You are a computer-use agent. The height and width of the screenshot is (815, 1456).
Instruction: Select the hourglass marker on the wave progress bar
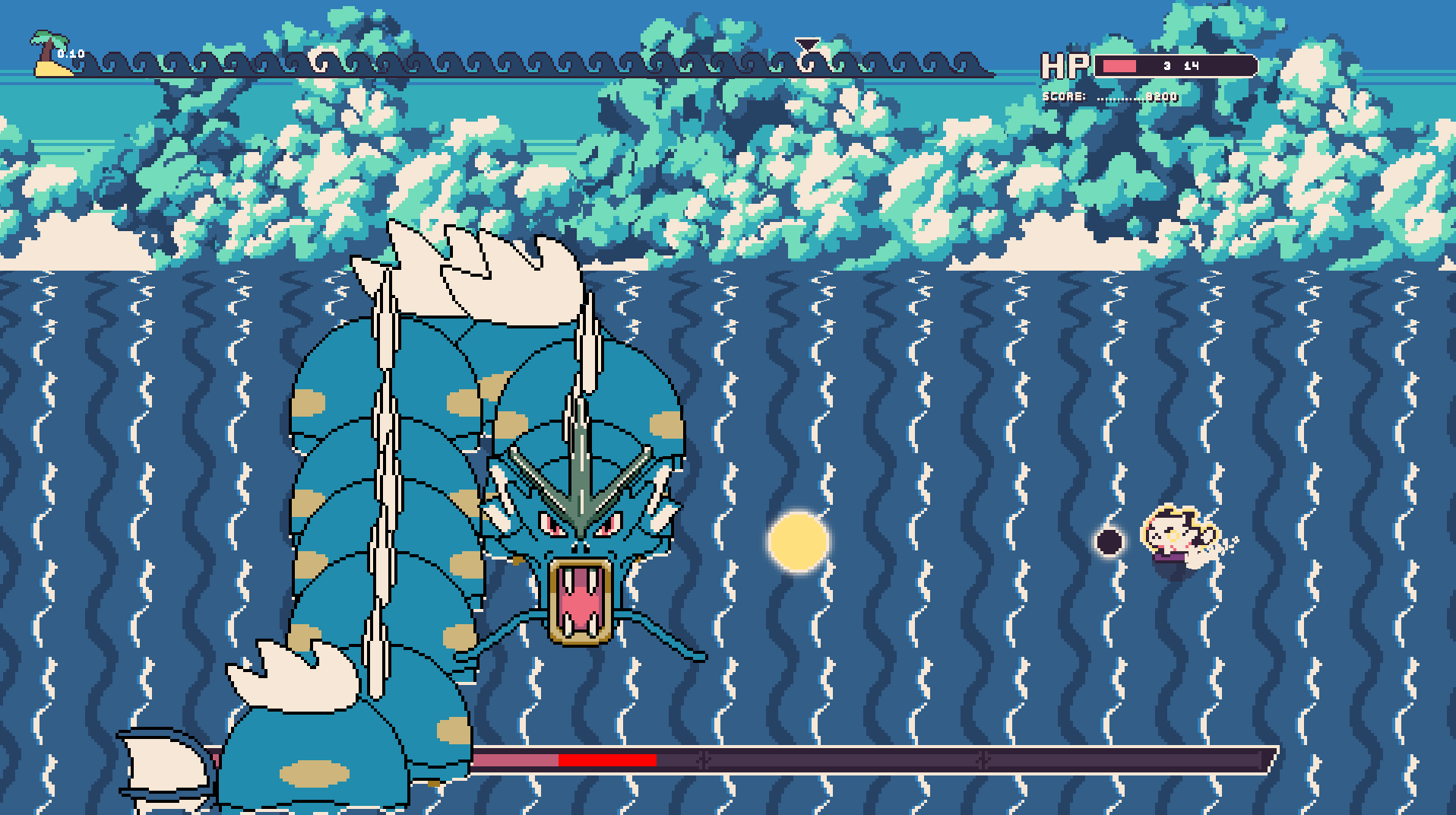point(807,47)
